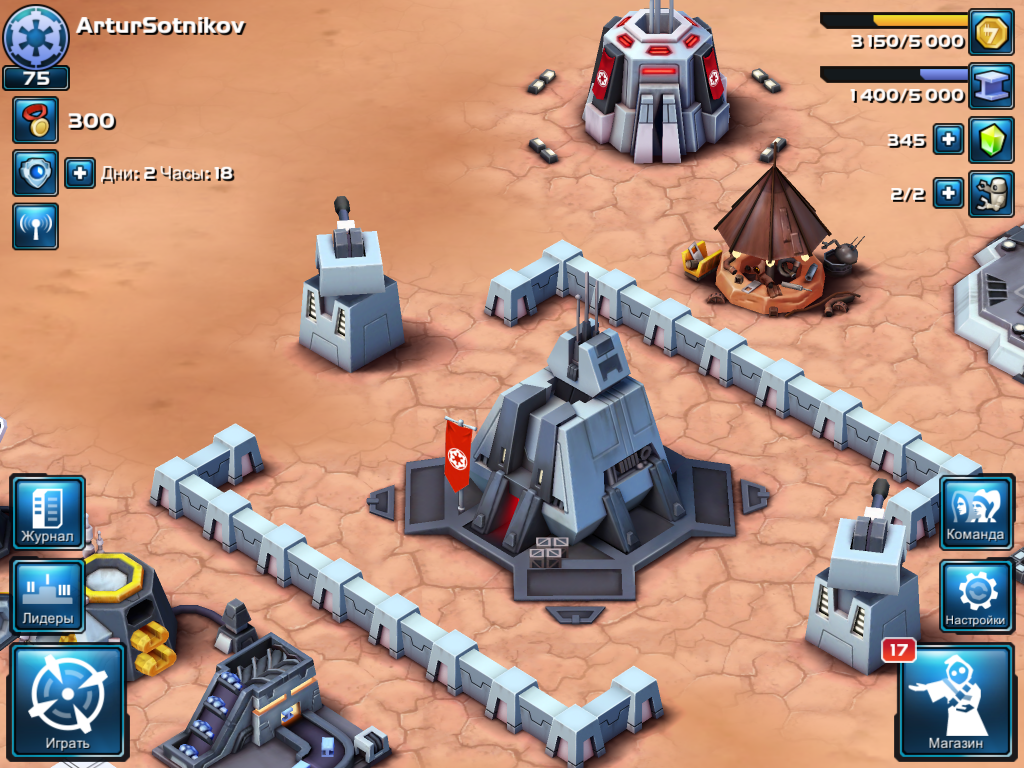
Task: Tap the green crystal icon
Action: [991, 140]
